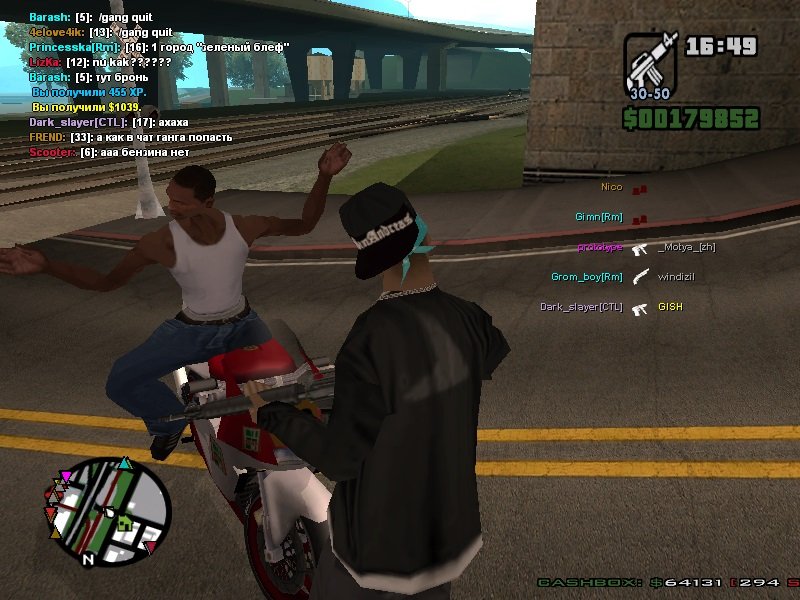The height and width of the screenshot is (600, 800).
Task: Select Grom_boy[Rm] in the kill feed
Action: click(x=587, y=277)
